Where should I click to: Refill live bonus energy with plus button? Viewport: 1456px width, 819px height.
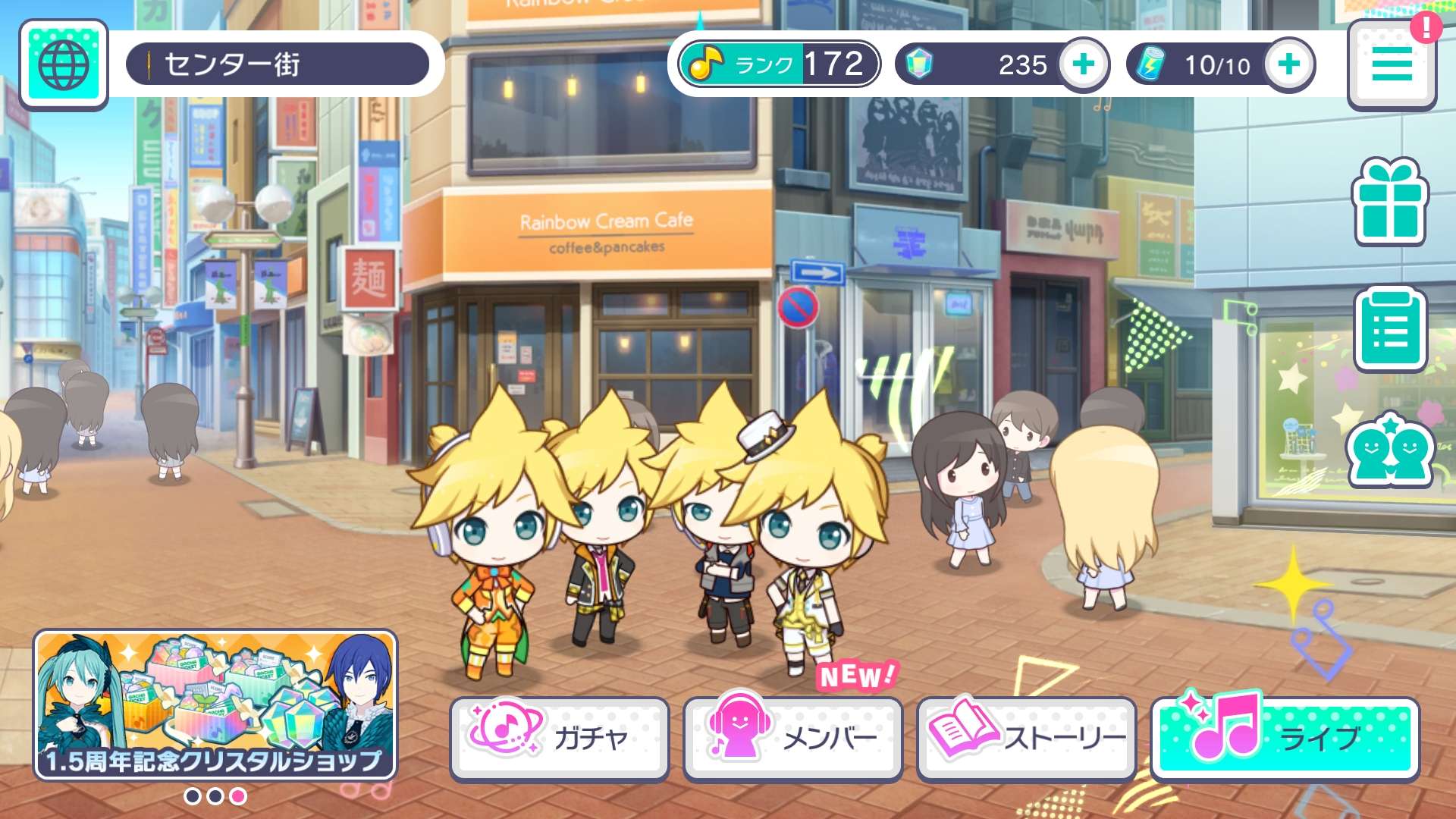[x=1289, y=64]
